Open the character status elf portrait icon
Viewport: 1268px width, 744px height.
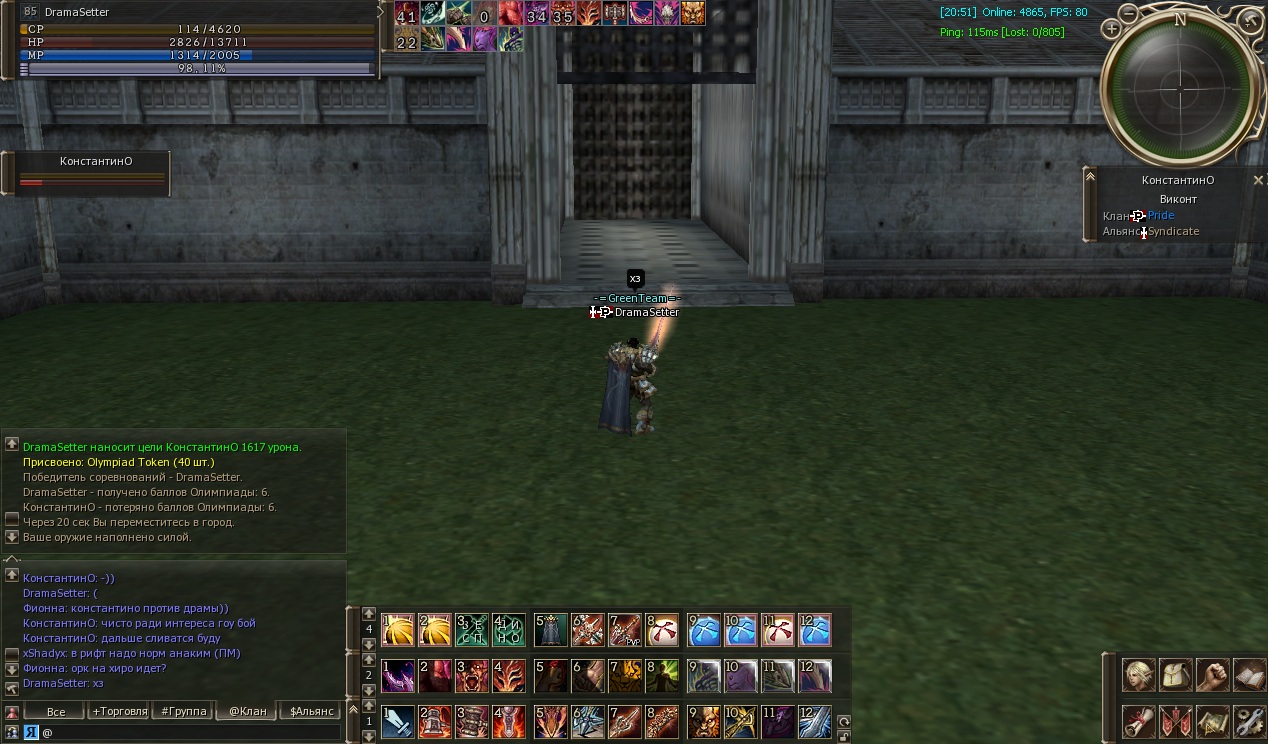point(1139,675)
